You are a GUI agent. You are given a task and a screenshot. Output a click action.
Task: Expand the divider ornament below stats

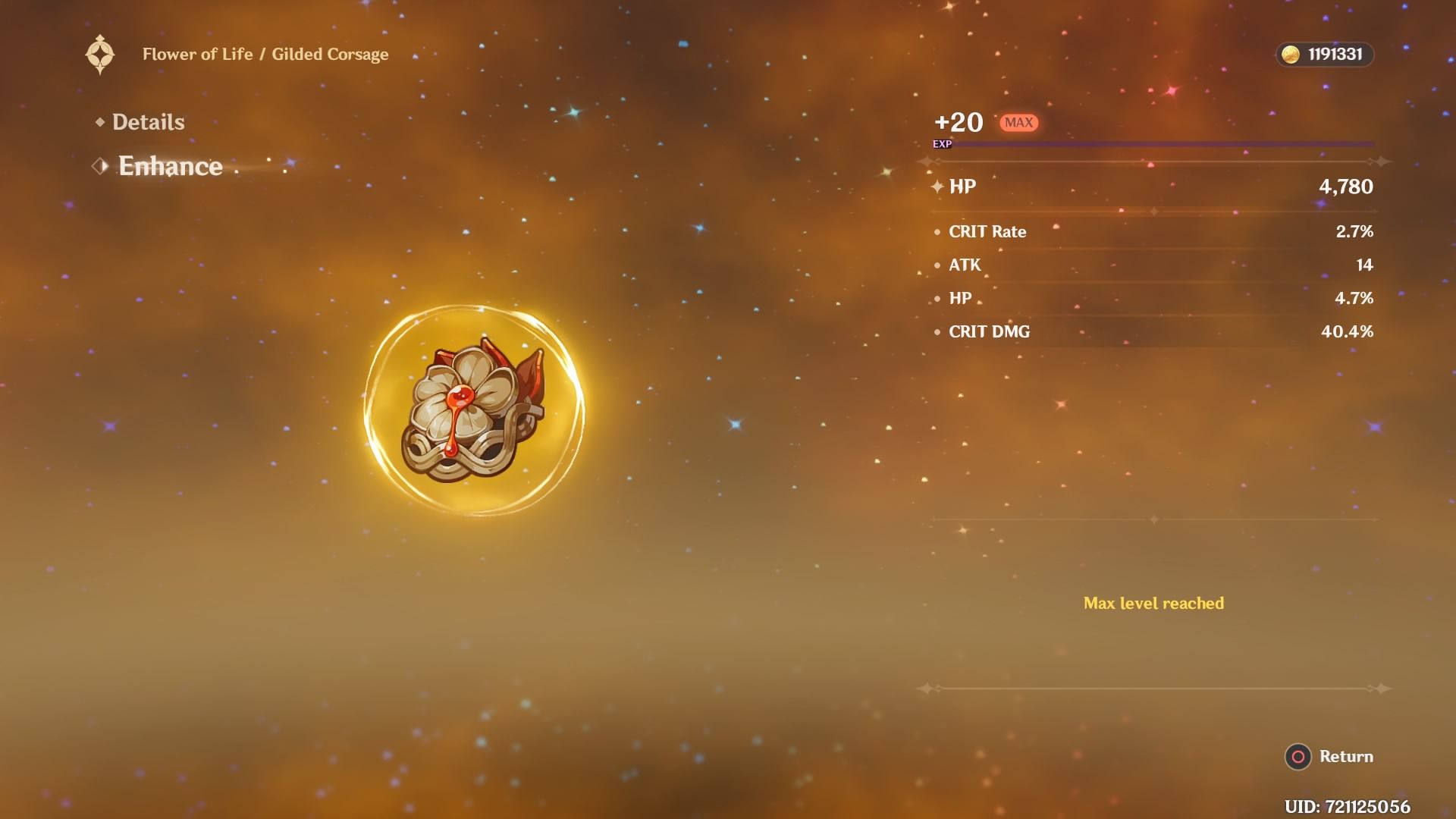pos(1153,520)
